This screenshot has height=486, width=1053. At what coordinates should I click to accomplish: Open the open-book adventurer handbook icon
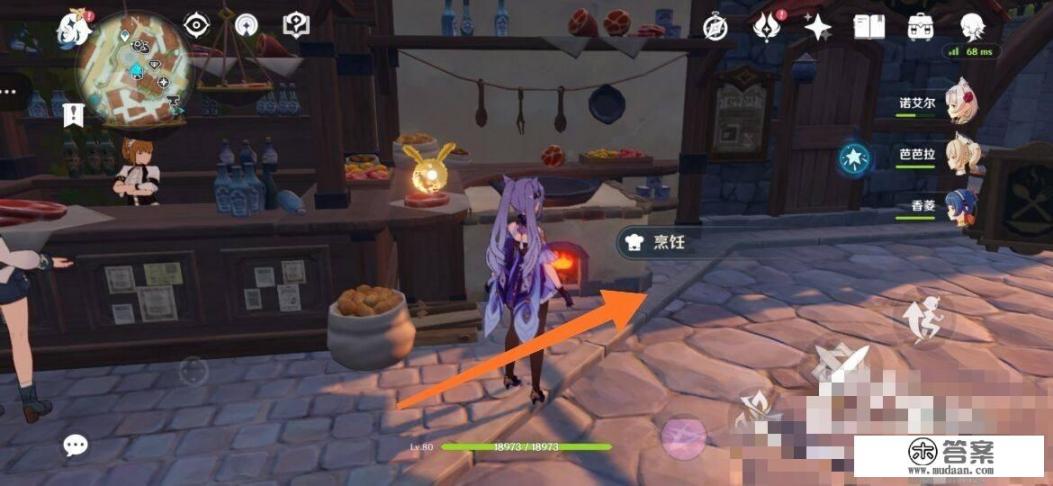[x=869, y=27]
